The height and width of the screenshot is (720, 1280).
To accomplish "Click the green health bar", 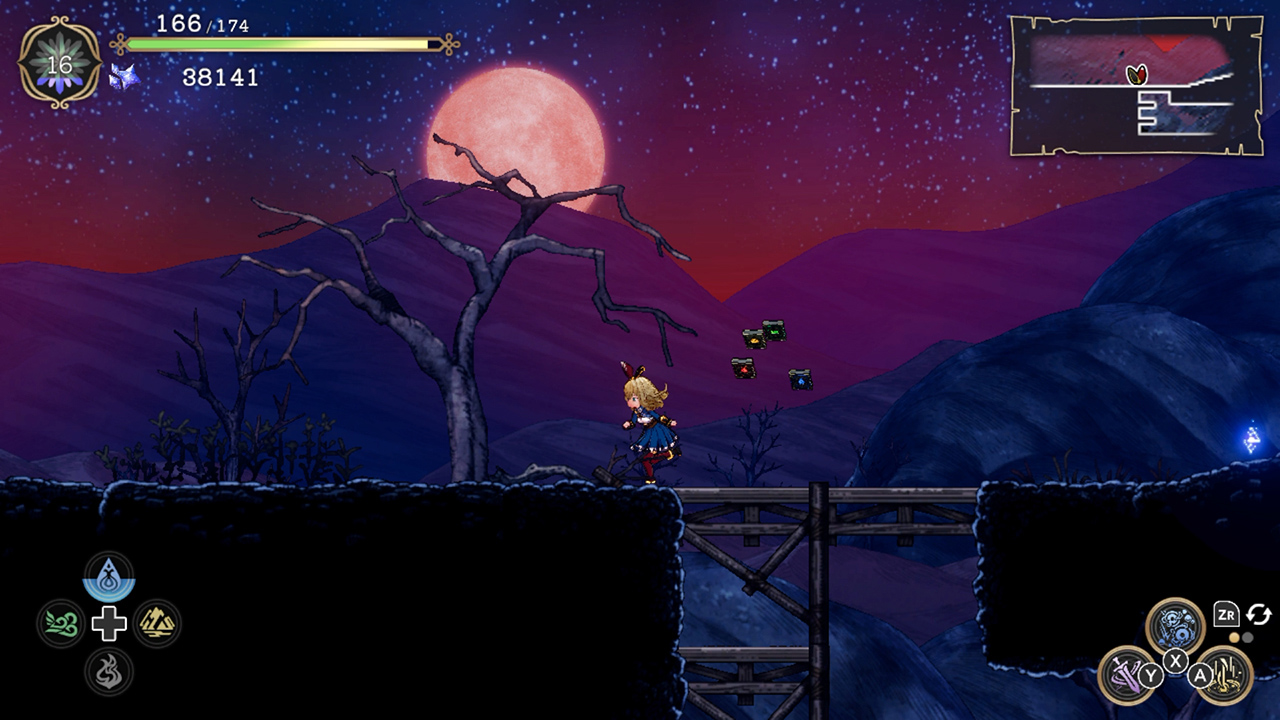I will 280,44.
